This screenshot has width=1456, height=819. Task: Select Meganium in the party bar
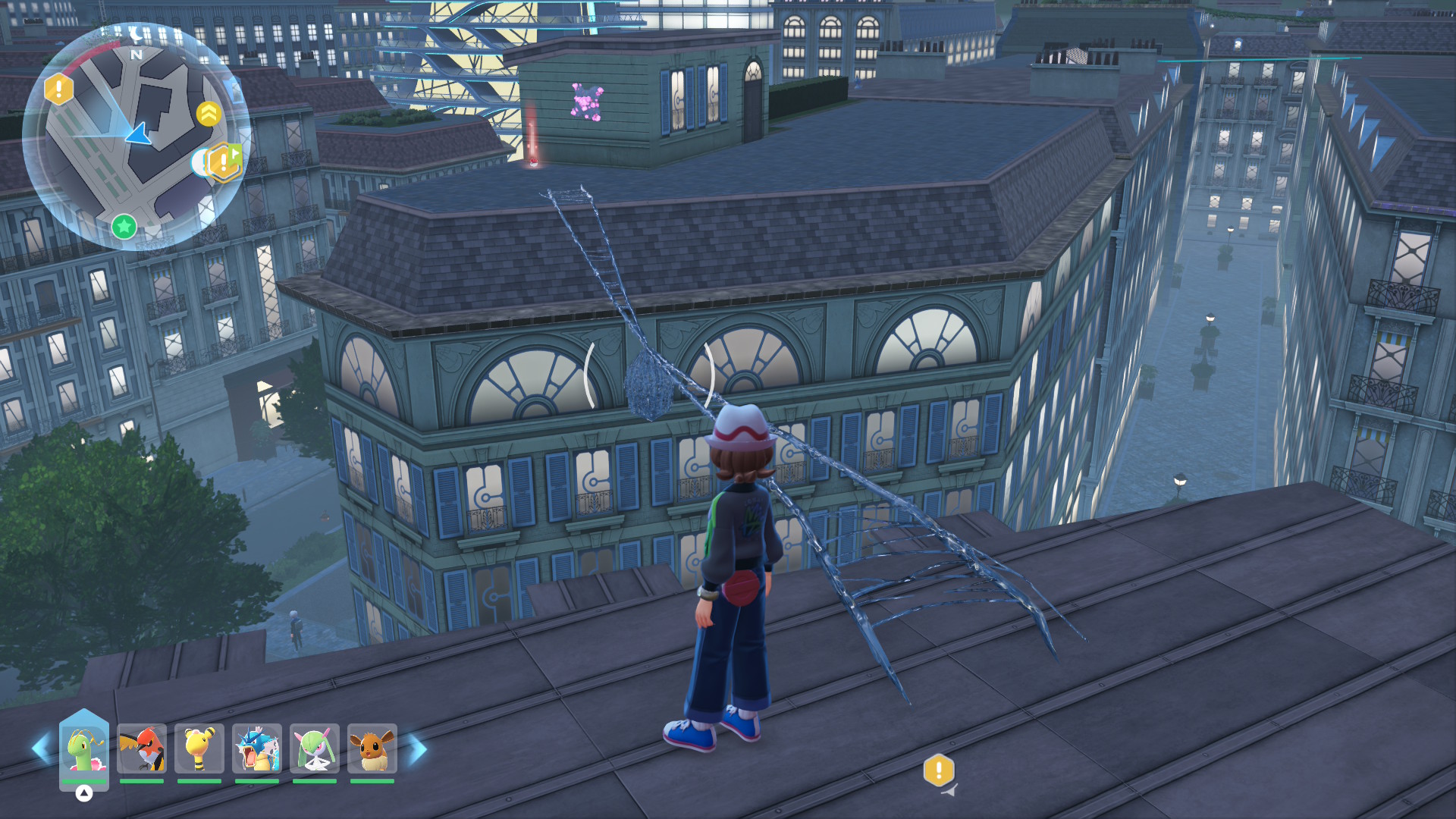point(84,749)
